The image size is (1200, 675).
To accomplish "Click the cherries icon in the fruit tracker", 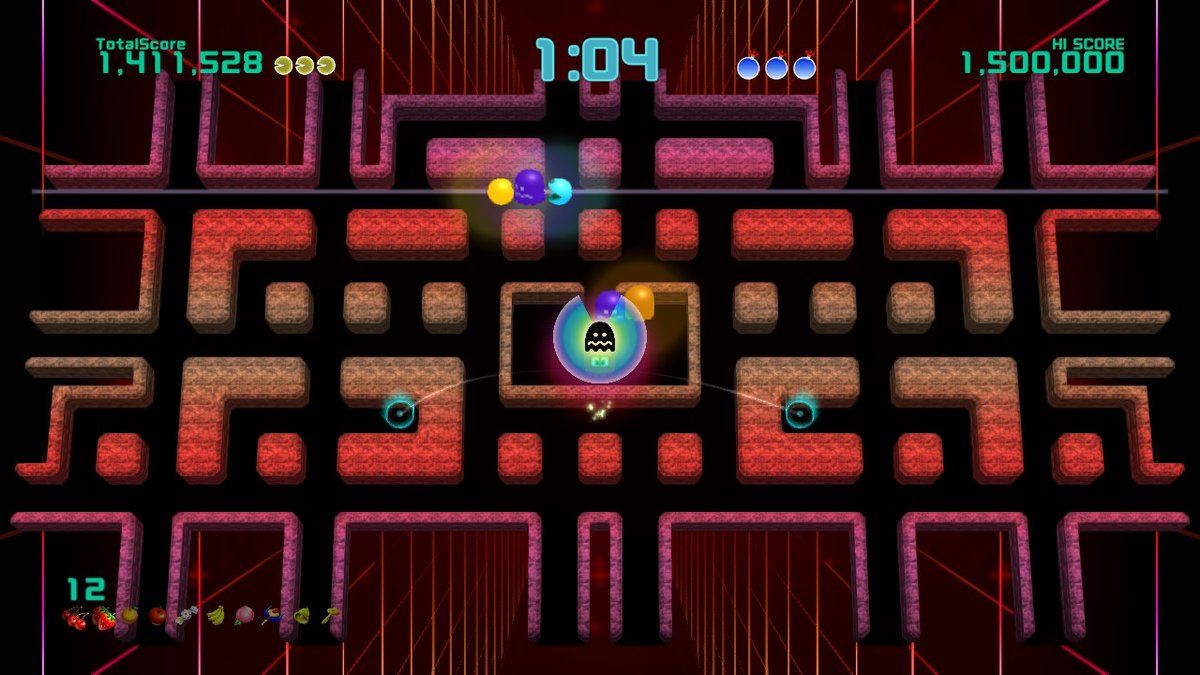I will 74,617.
